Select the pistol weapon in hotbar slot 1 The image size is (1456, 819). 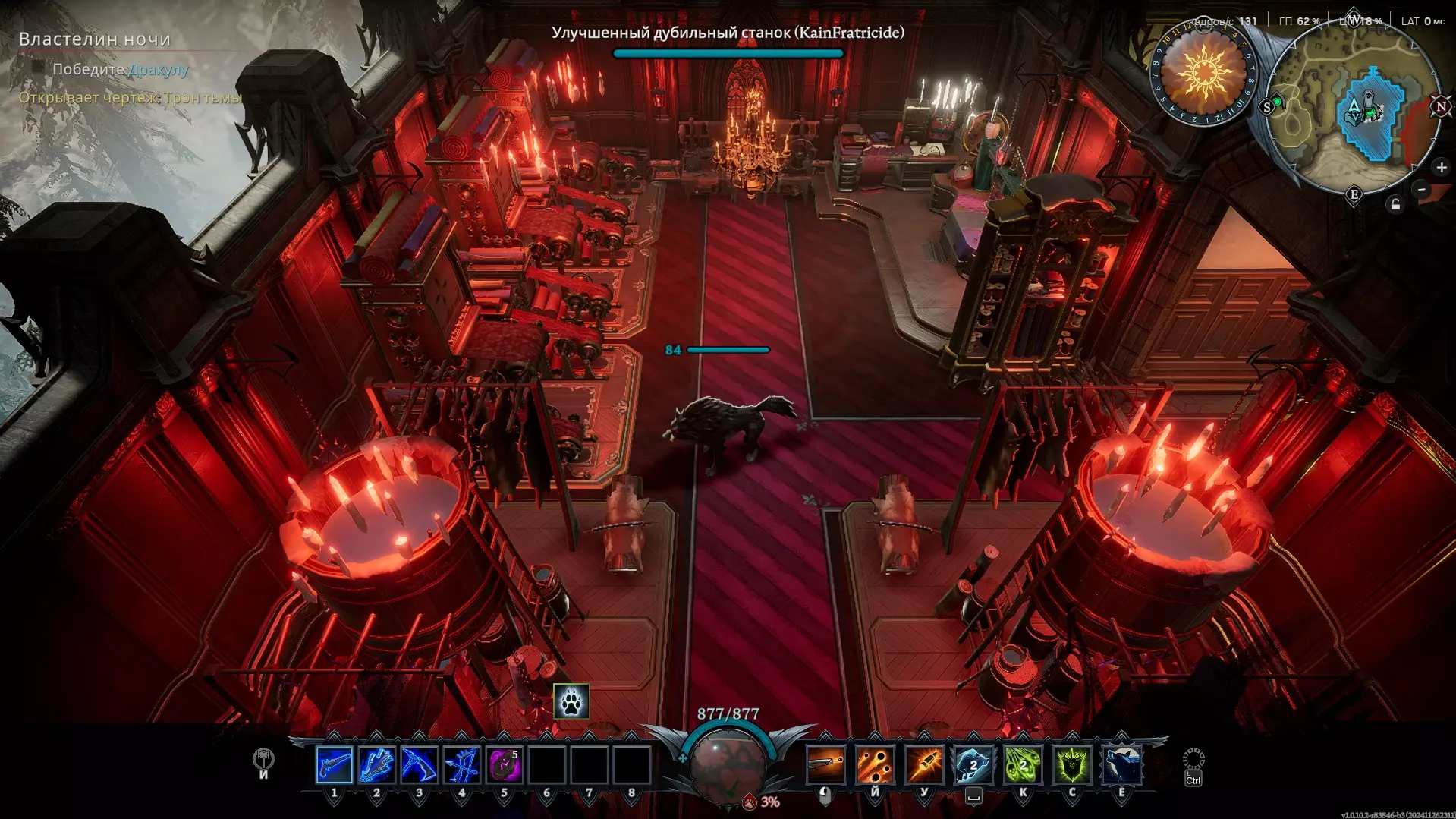click(334, 764)
